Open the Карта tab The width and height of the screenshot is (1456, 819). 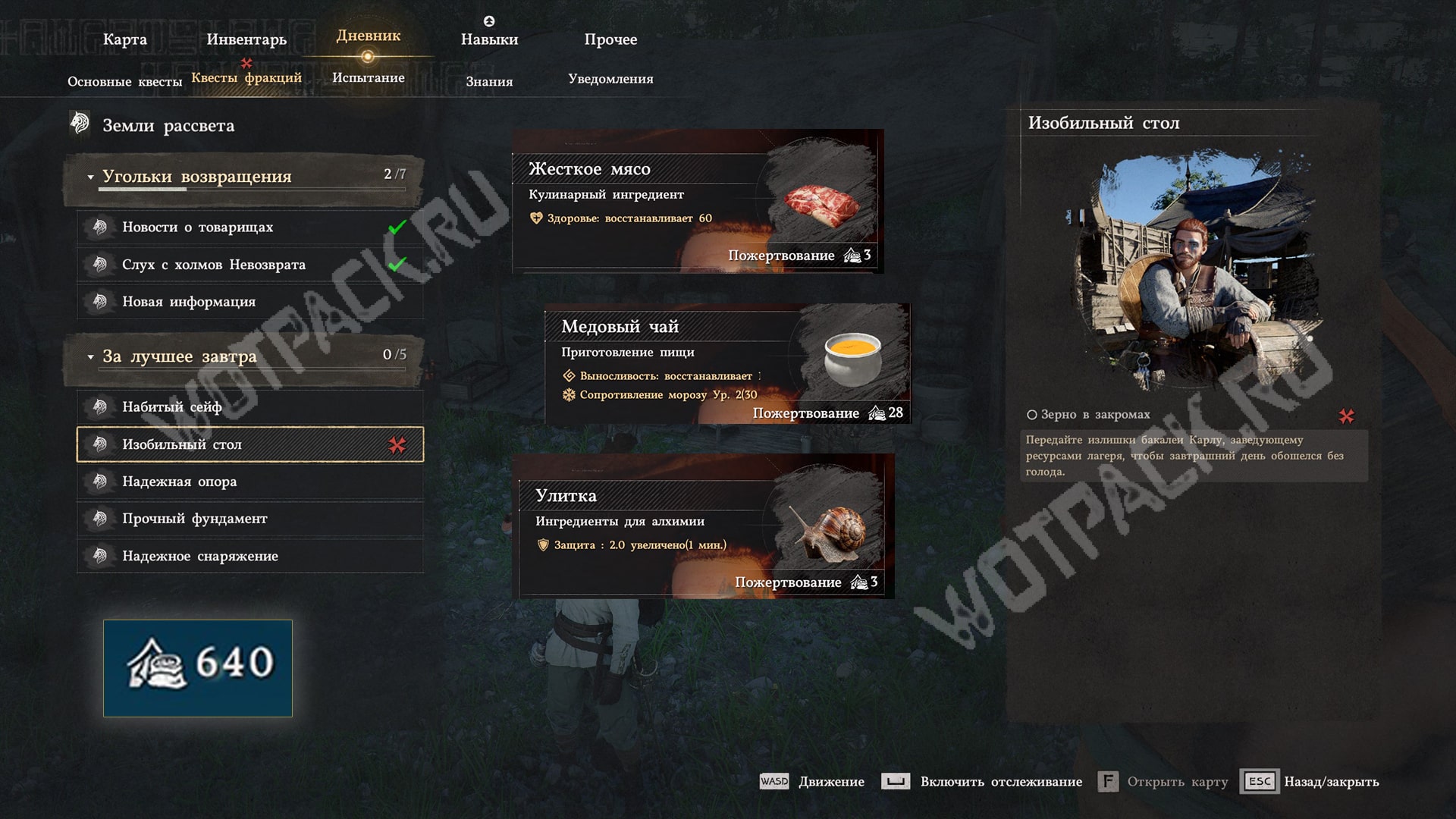(x=125, y=39)
